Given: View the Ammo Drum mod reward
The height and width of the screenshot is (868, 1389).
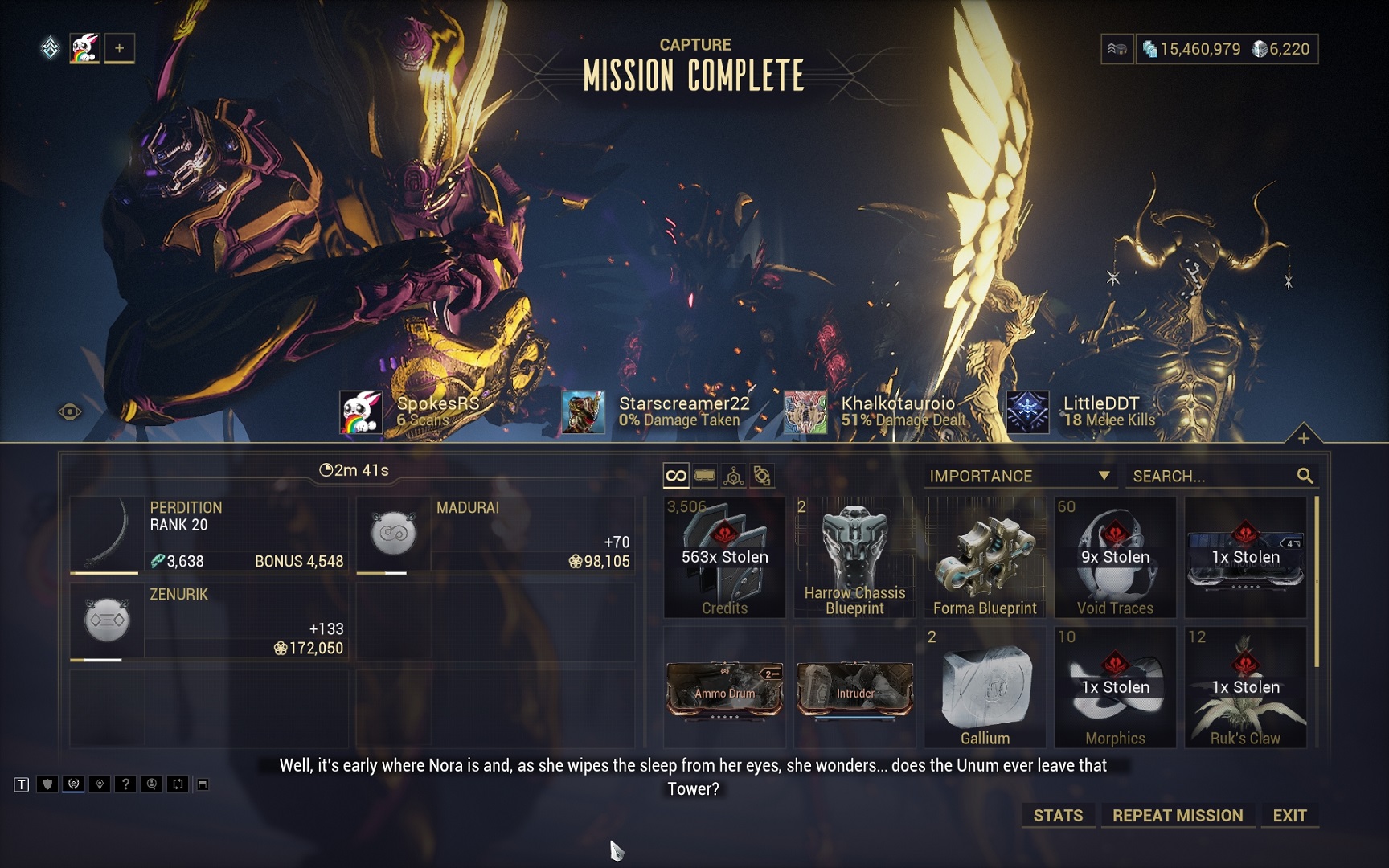Looking at the screenshot, I should click(724, 689).
